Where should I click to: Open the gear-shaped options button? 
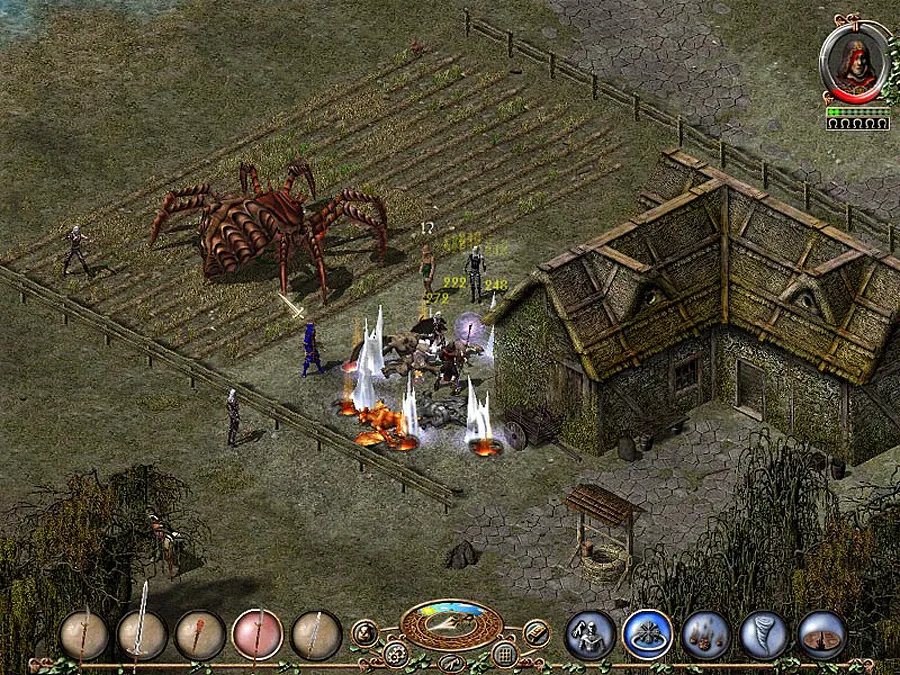tap(396, 655)
